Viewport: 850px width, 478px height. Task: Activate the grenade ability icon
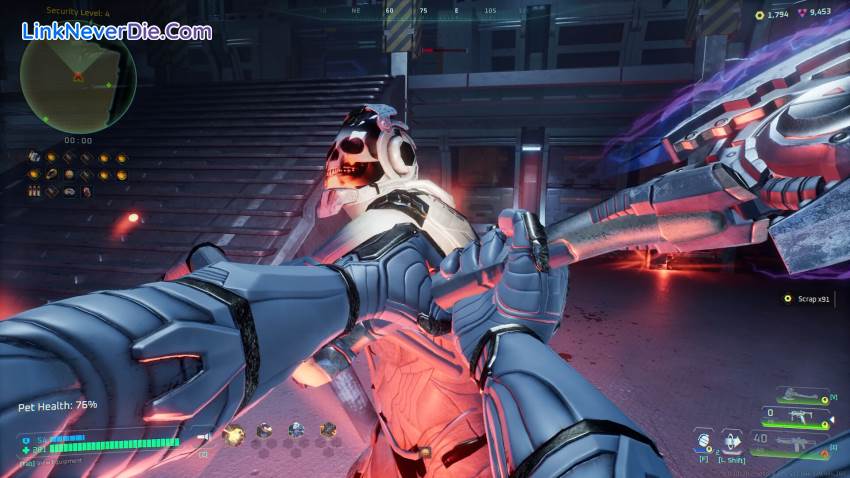click(x=703, y=440)
